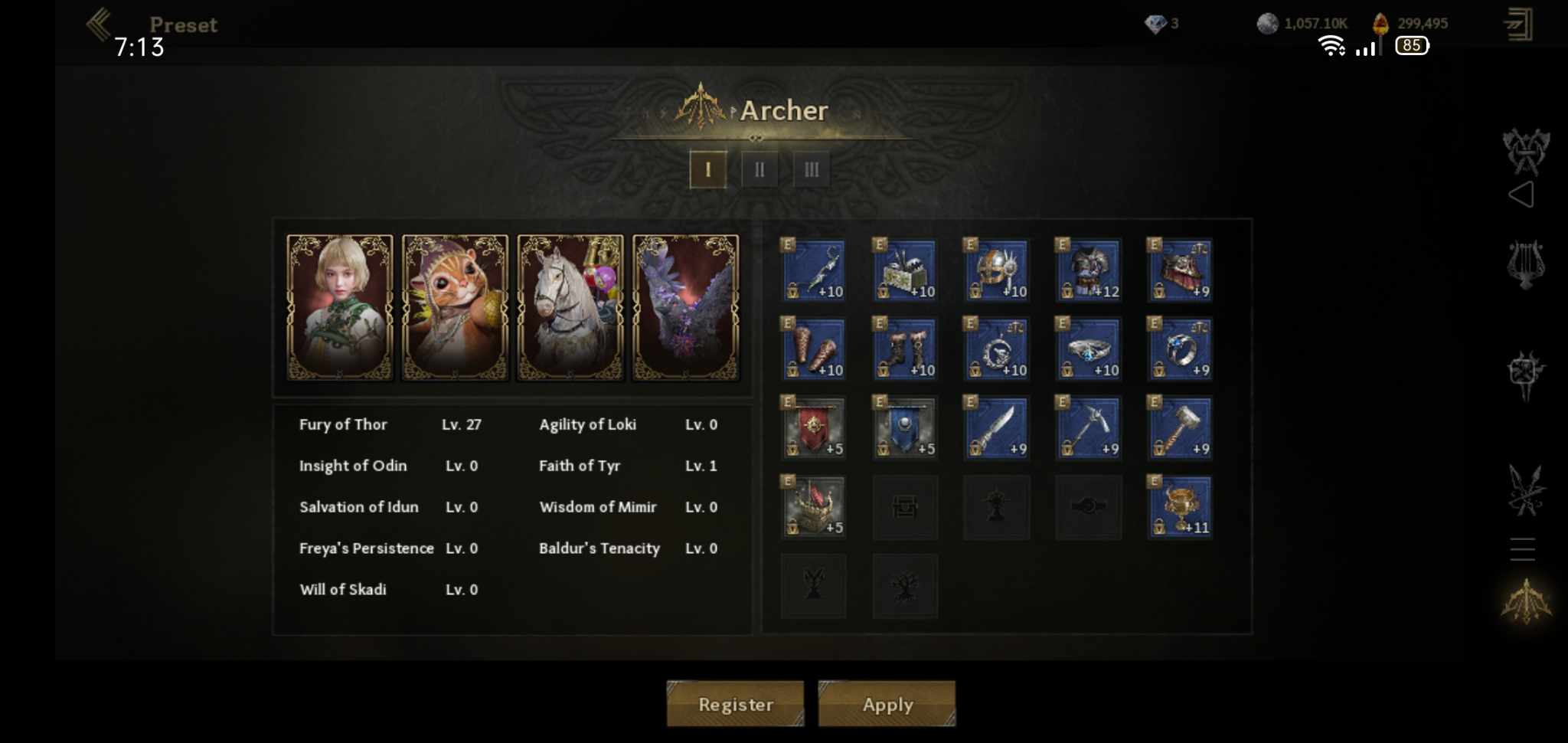Viewport: 1568px width, 743px height.
Task: Select the +11 golden goblet slot
Action: [x=1180, y=506]
